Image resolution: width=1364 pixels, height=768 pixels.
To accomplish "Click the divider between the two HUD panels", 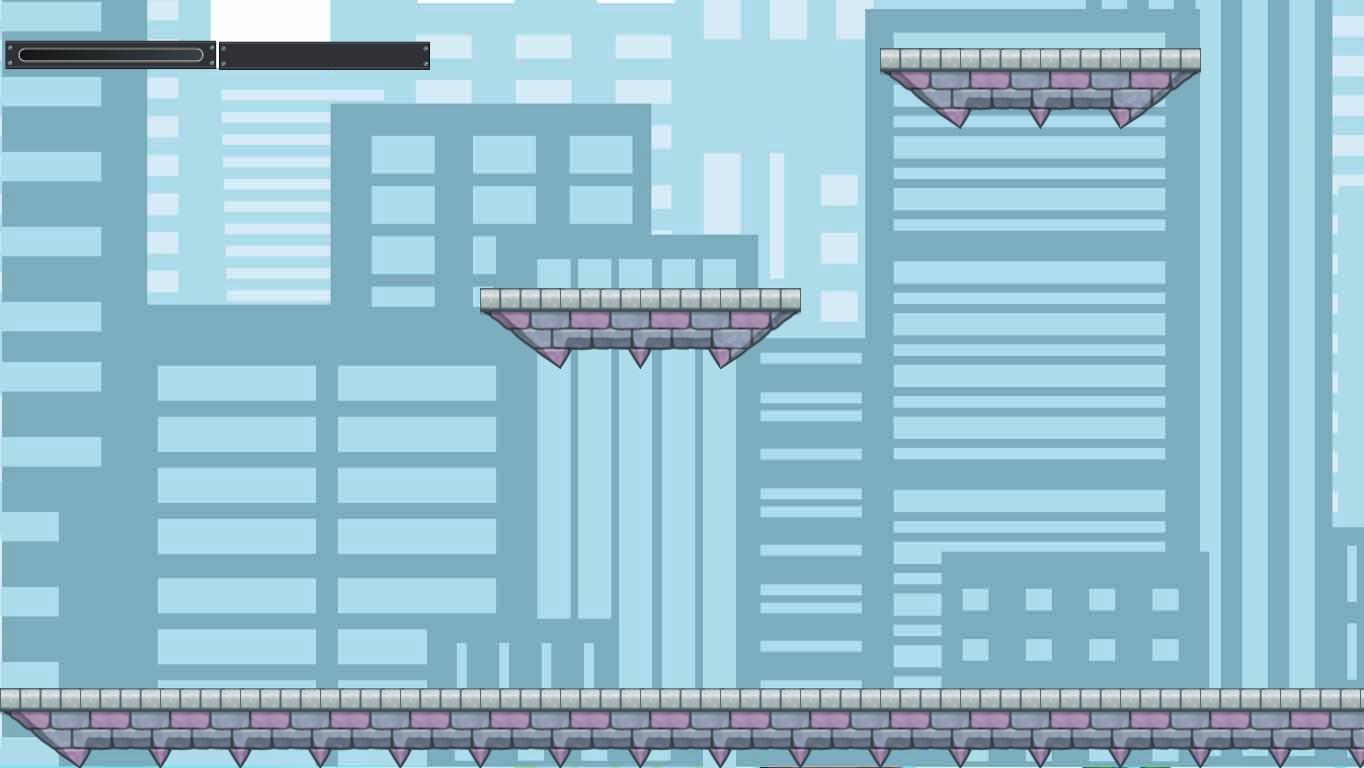I will [x=218, y=55].
